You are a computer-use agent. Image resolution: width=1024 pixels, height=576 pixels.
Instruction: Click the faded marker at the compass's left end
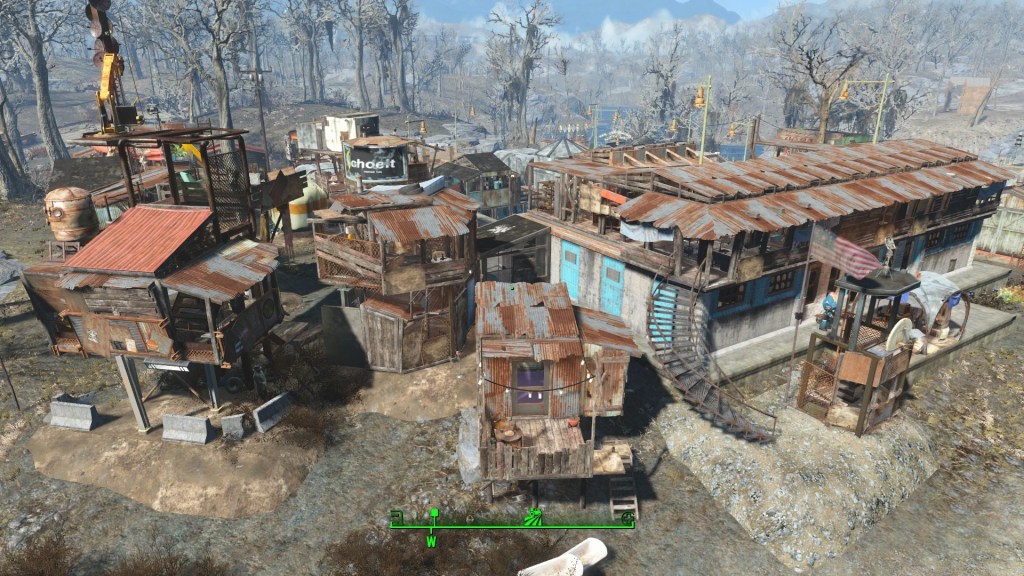click(x=396, y=517)
